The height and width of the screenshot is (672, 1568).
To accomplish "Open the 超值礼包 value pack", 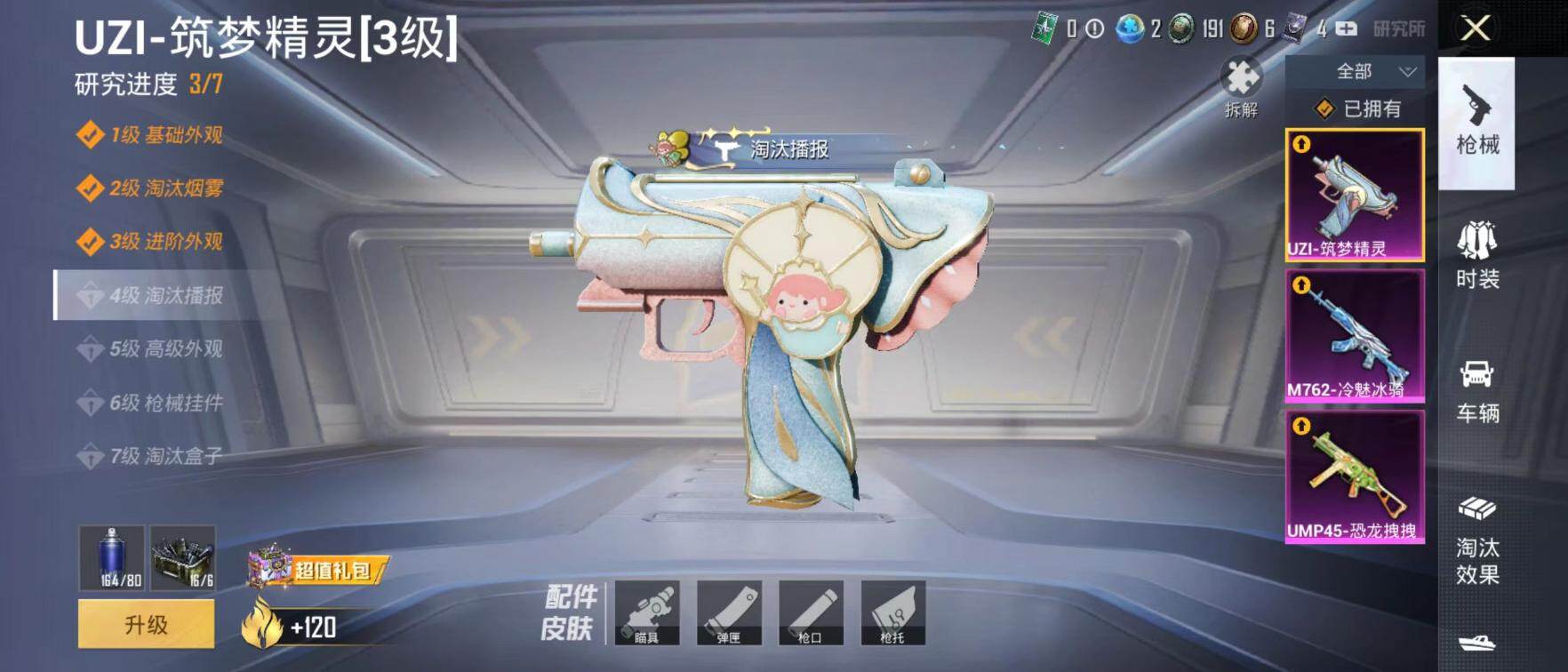I will (x=318, y=568).
